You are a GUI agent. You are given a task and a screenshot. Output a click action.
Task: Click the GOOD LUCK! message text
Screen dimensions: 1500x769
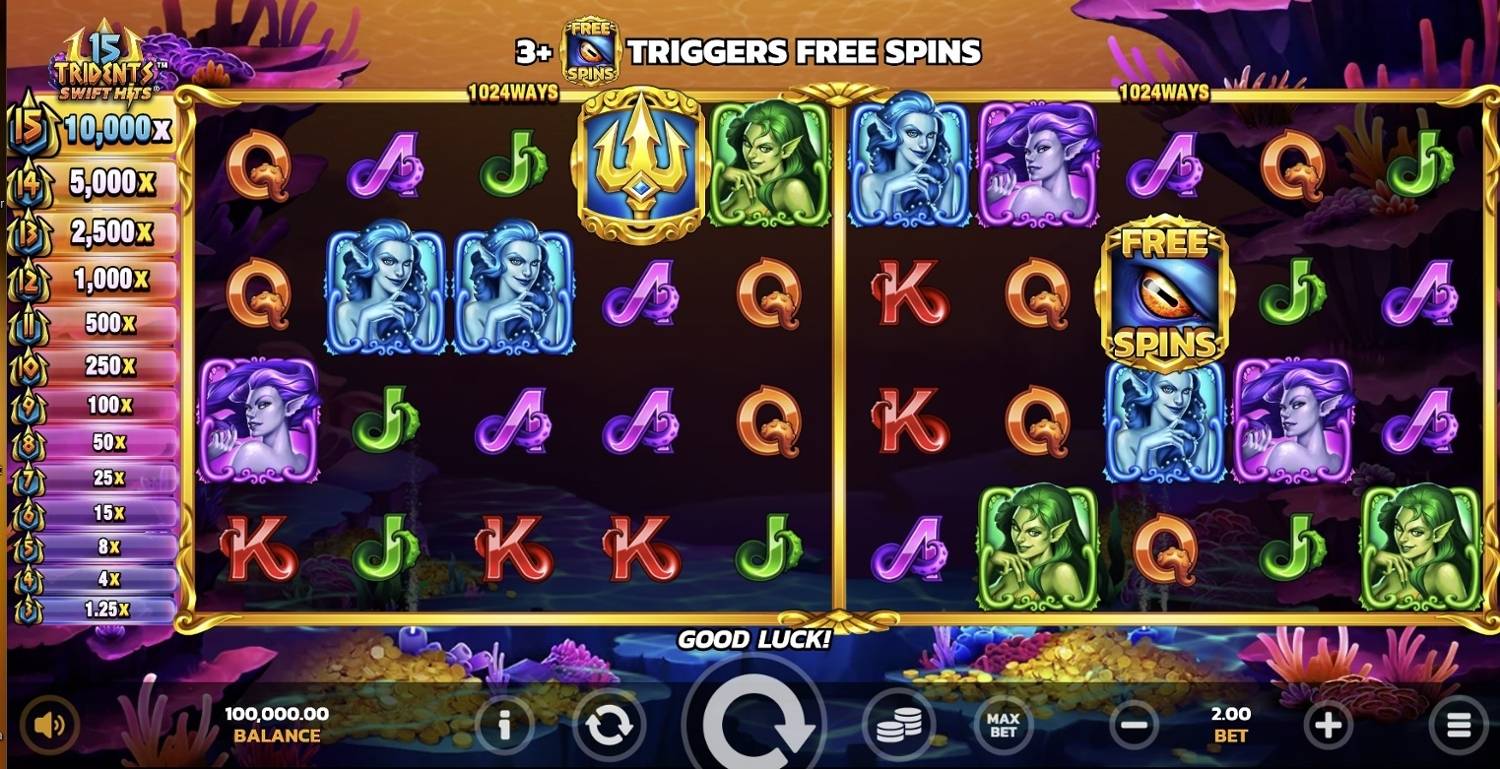click(x=756, y=640)
